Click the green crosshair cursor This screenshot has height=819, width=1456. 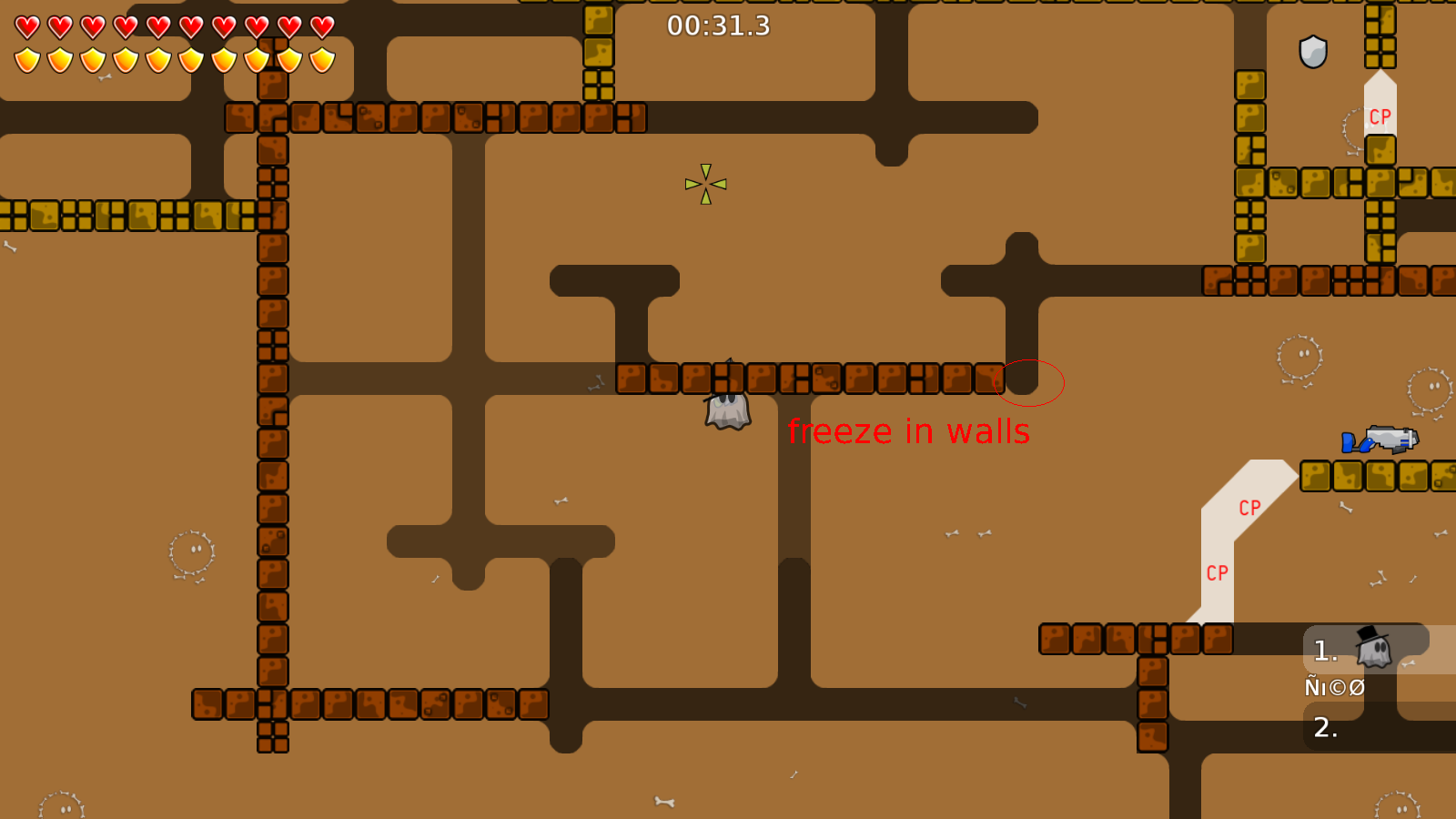[706, 184]
